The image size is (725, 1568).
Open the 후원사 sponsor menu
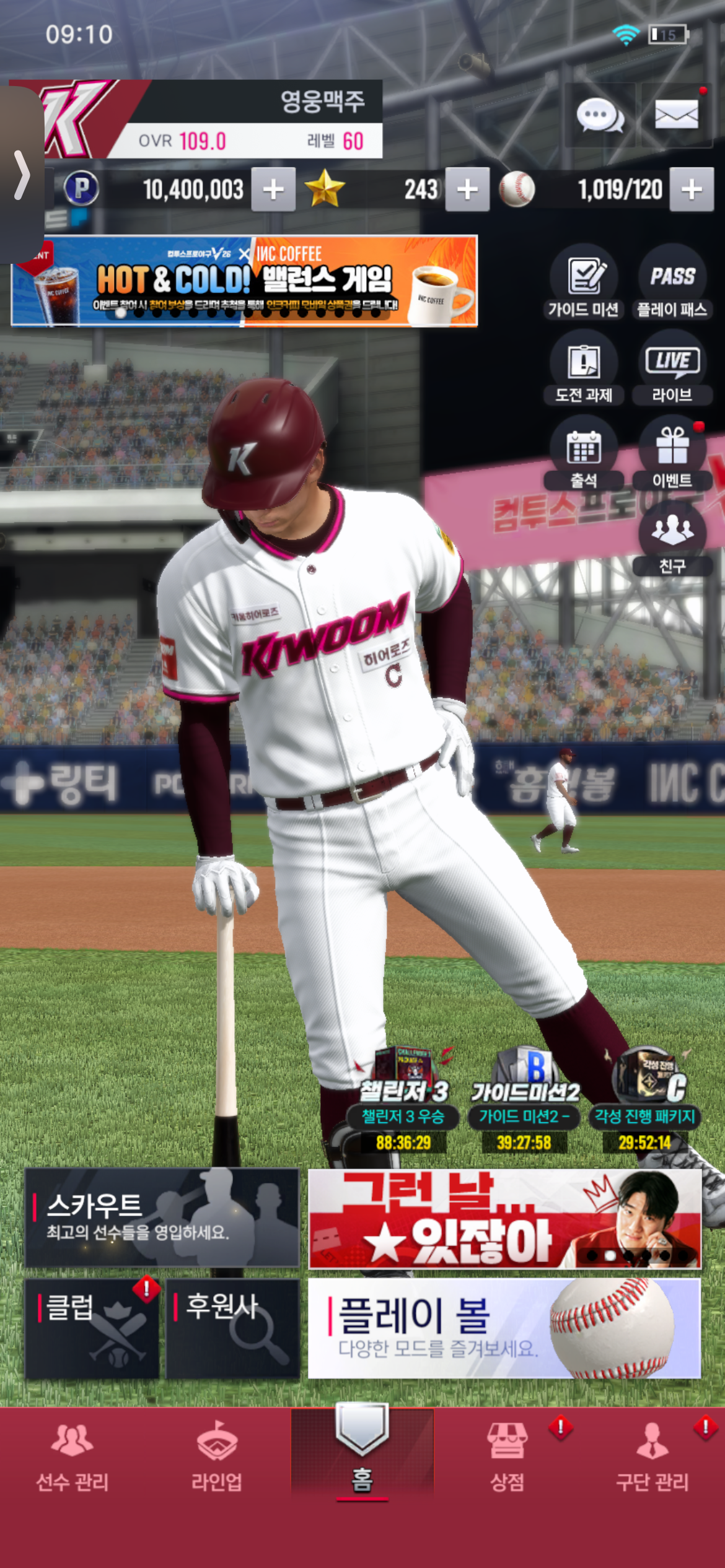pyautogui.click(x=232, y=1328)
